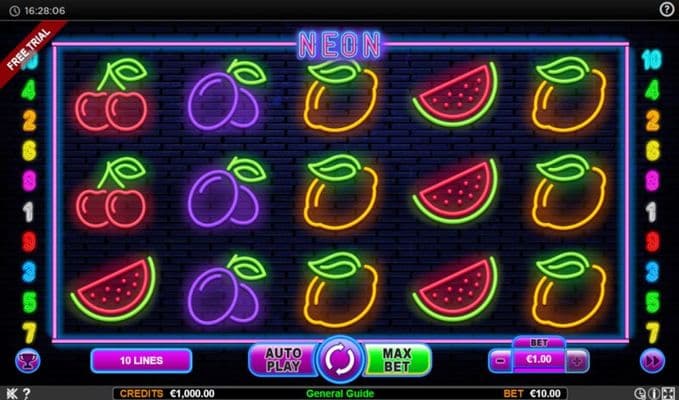Toggle fast-forward turbo spin mode
The height and width of the screenshot is (400, 679).
click(x=651, y=360)
